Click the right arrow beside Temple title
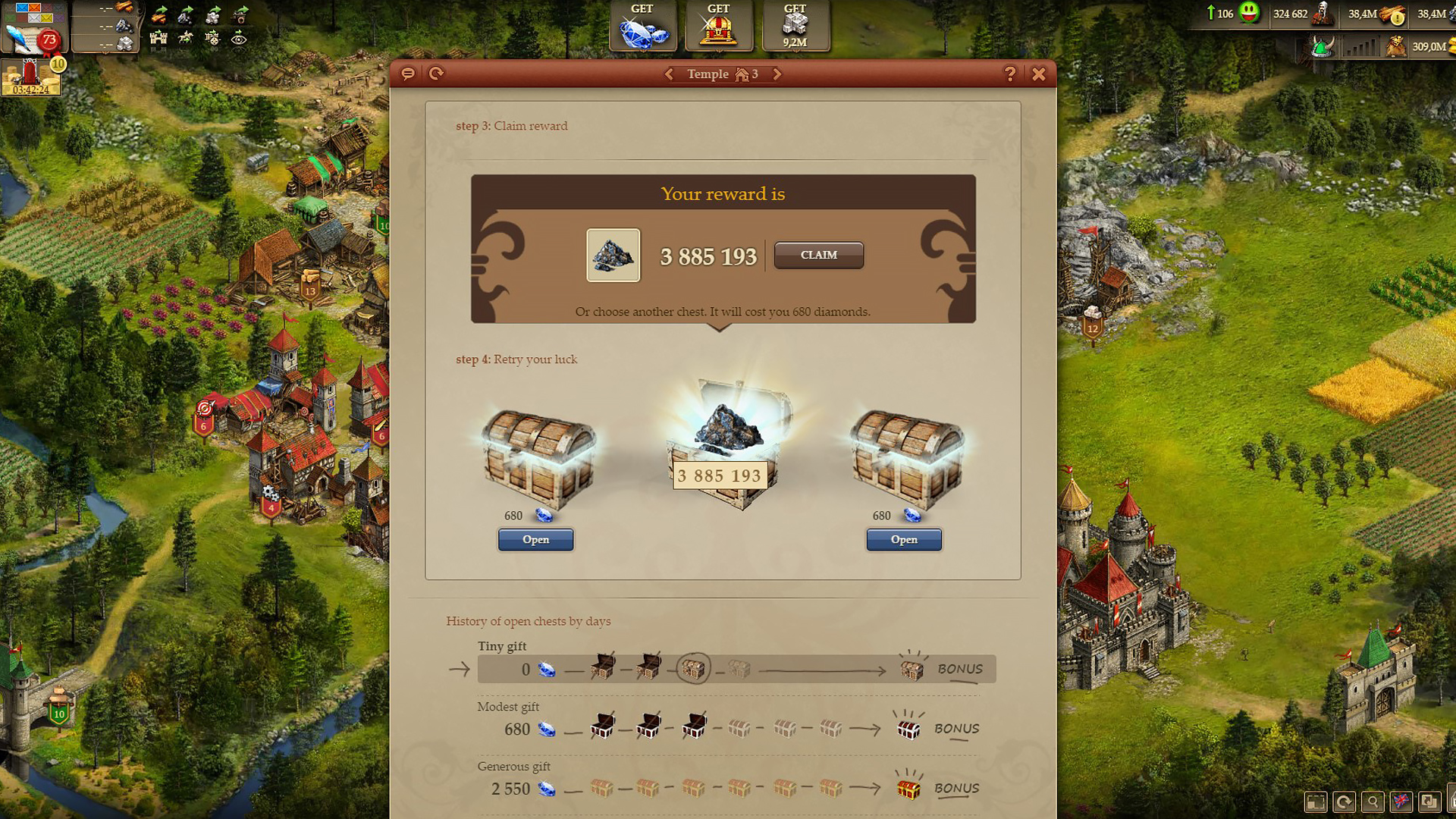Image resolution: width=1456 pixels, height=819 pixels. coord(777,74)
